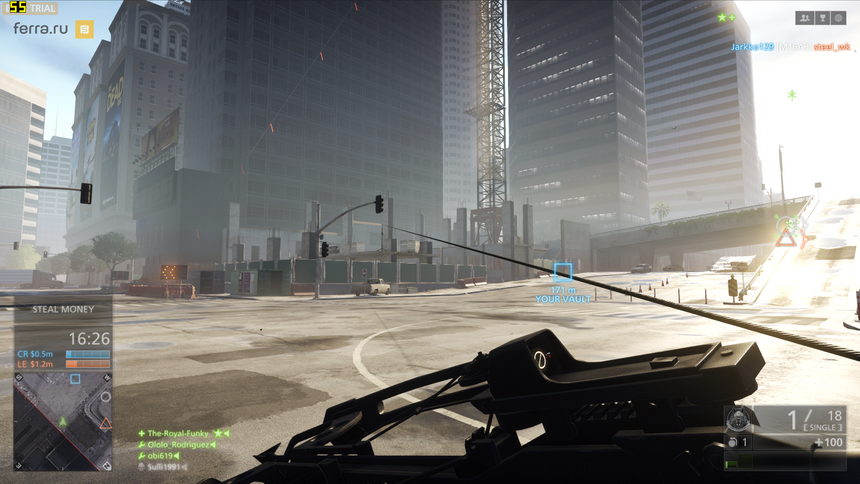Select the blue vault marker on minimap
The height and width of the screenshot is (484, 860).
75,379
